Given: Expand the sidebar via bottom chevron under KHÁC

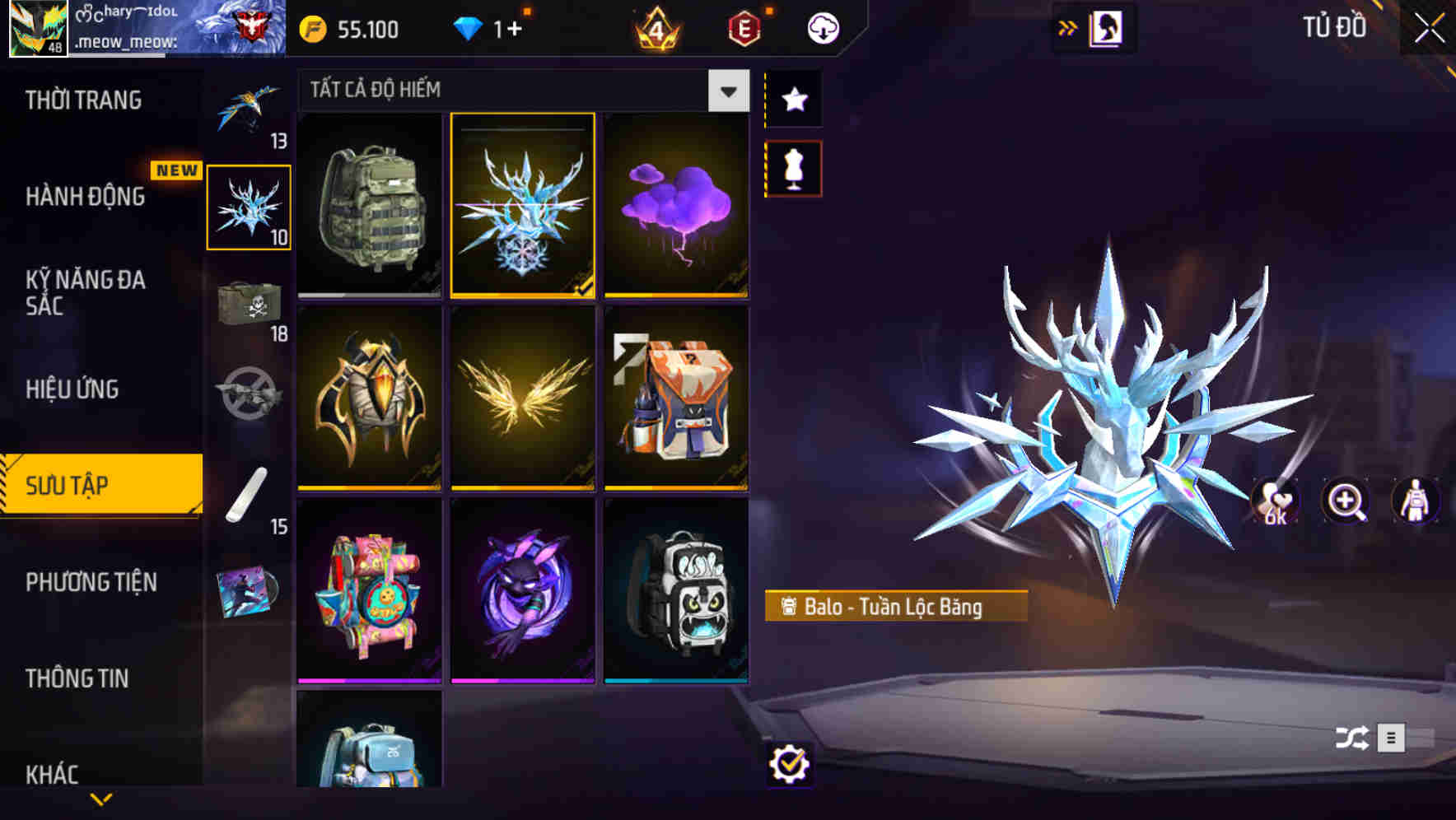Looking at the screenshot, I should tap(101, 798).
